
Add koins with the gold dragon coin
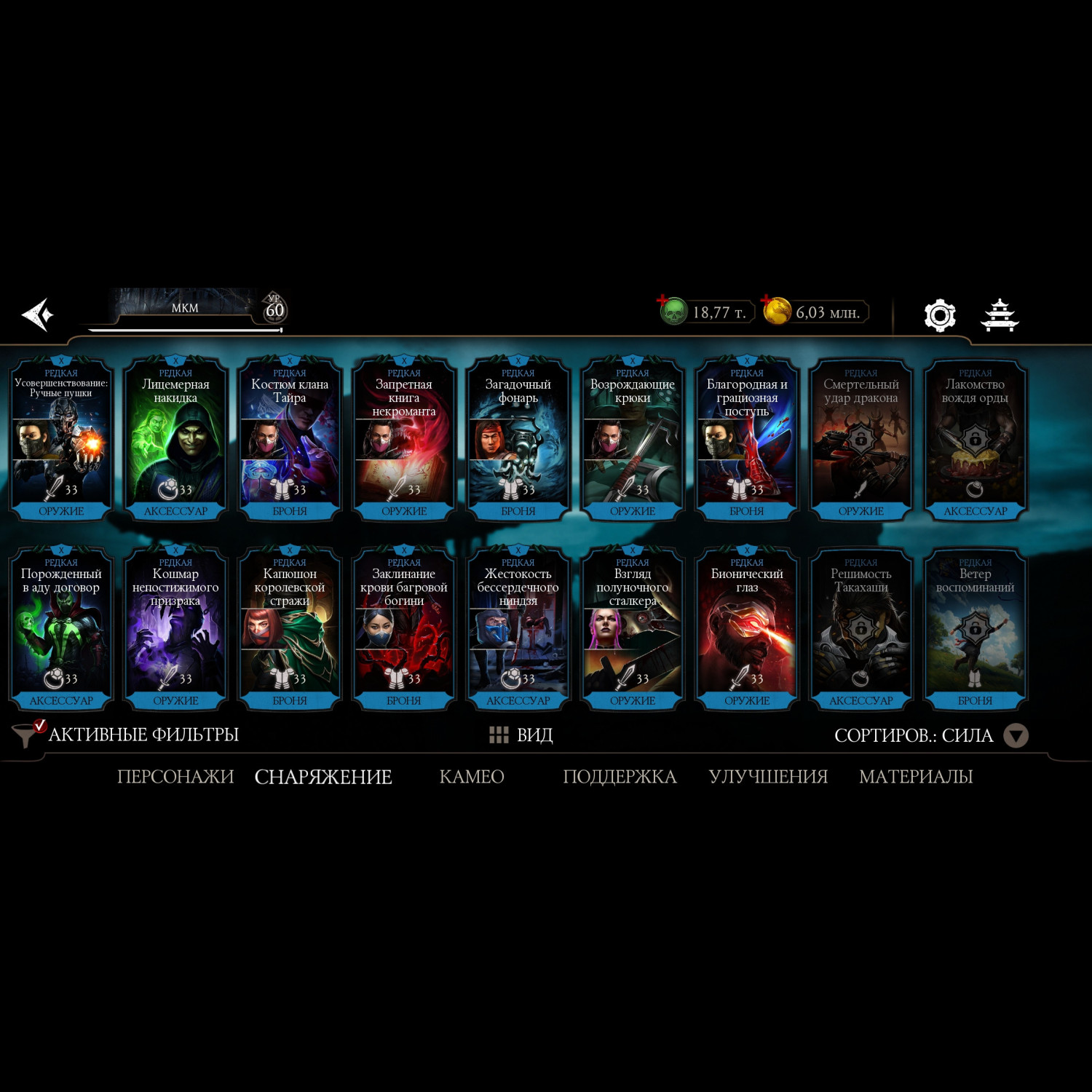[776, 312]
